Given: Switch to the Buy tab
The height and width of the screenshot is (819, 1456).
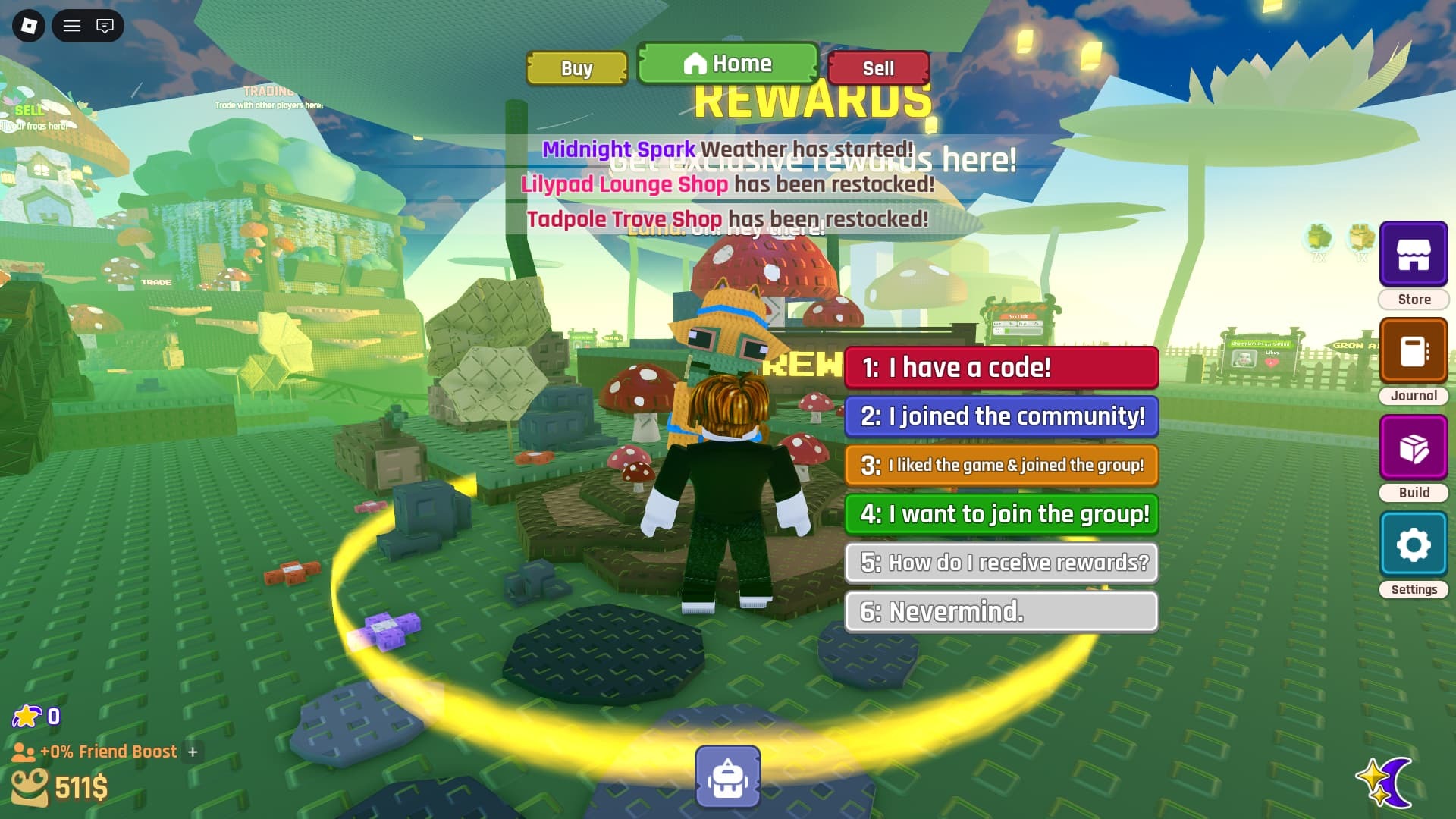Looking at the screenshot, I should (x=576, y=68).
